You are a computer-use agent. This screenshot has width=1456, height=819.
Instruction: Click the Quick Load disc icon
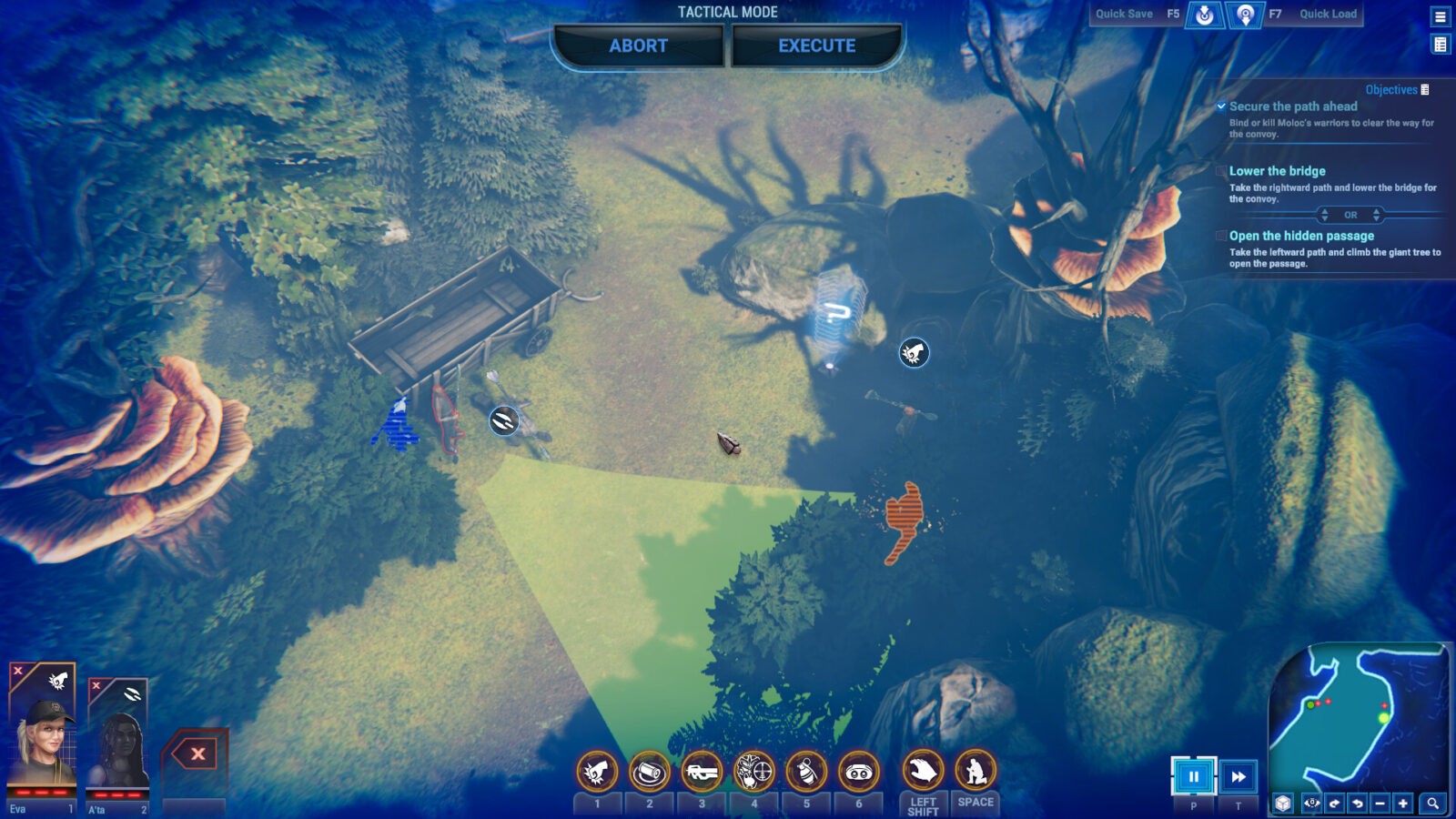point(1245,15)
